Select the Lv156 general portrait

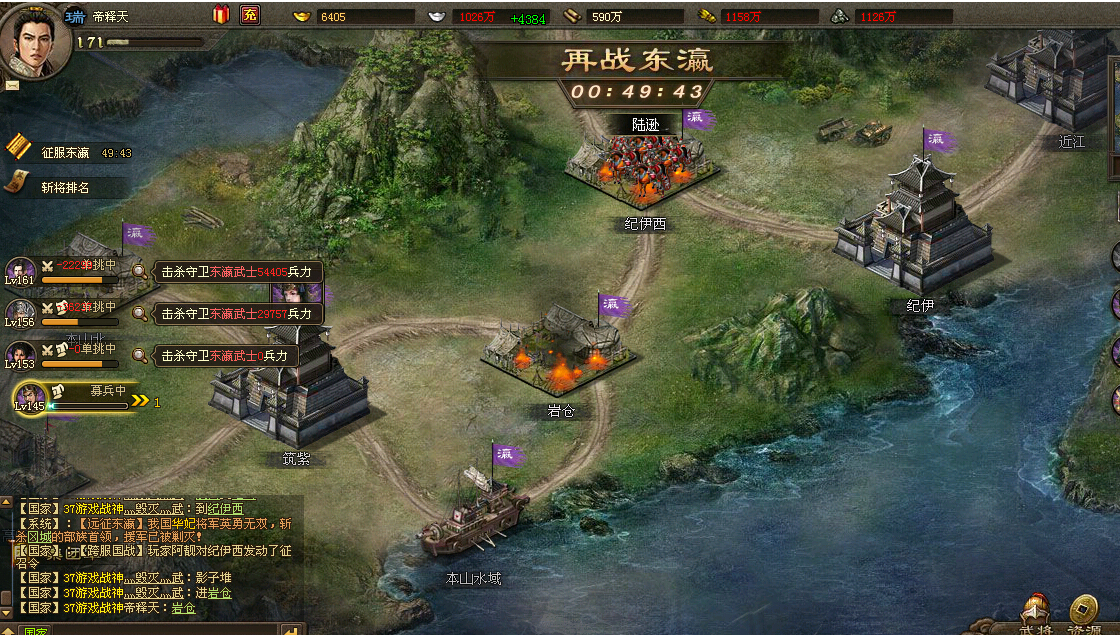(x=21, y=312)
